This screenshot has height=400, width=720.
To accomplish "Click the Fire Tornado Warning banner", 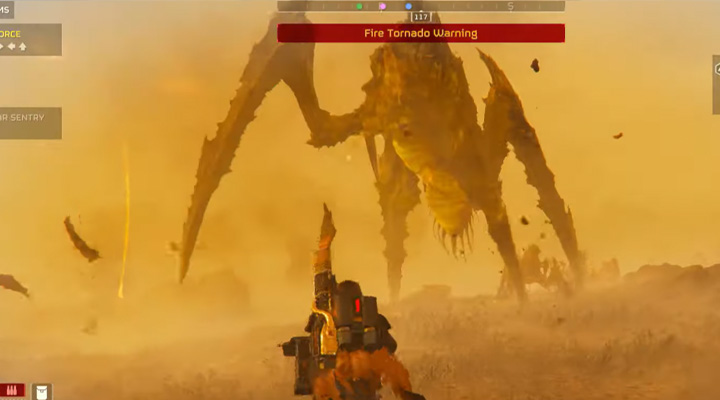I will pyautogui.click(x=420, y=33).
